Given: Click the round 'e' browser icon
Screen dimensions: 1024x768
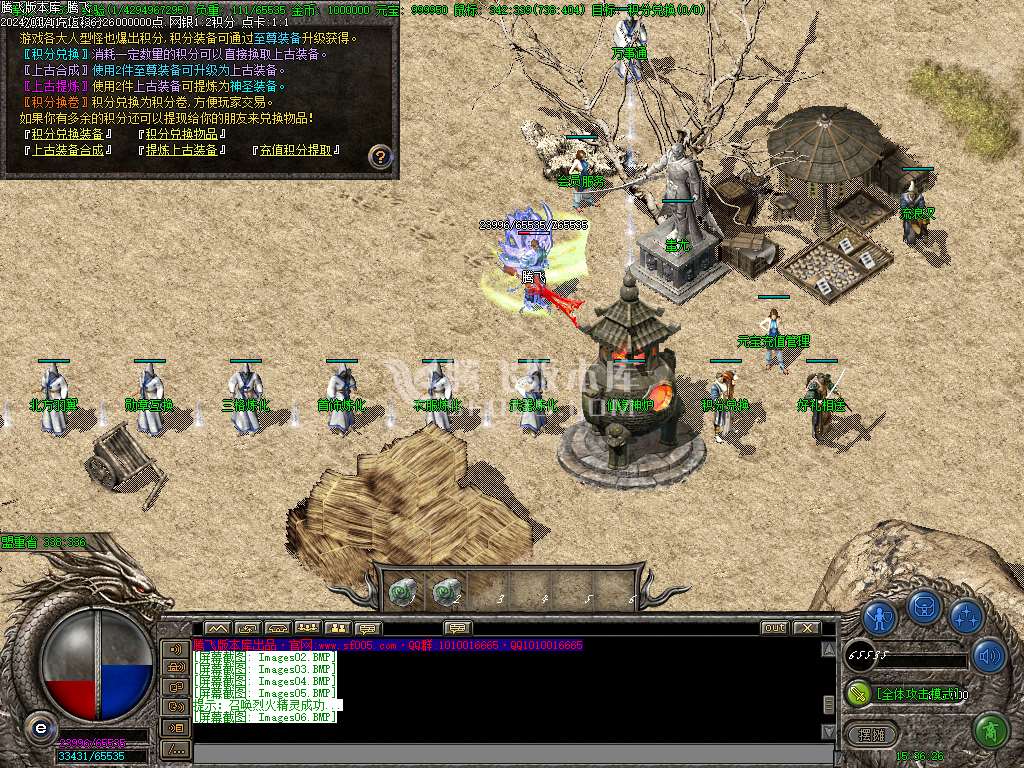Looking at the screenshot, I should [39, 727].
